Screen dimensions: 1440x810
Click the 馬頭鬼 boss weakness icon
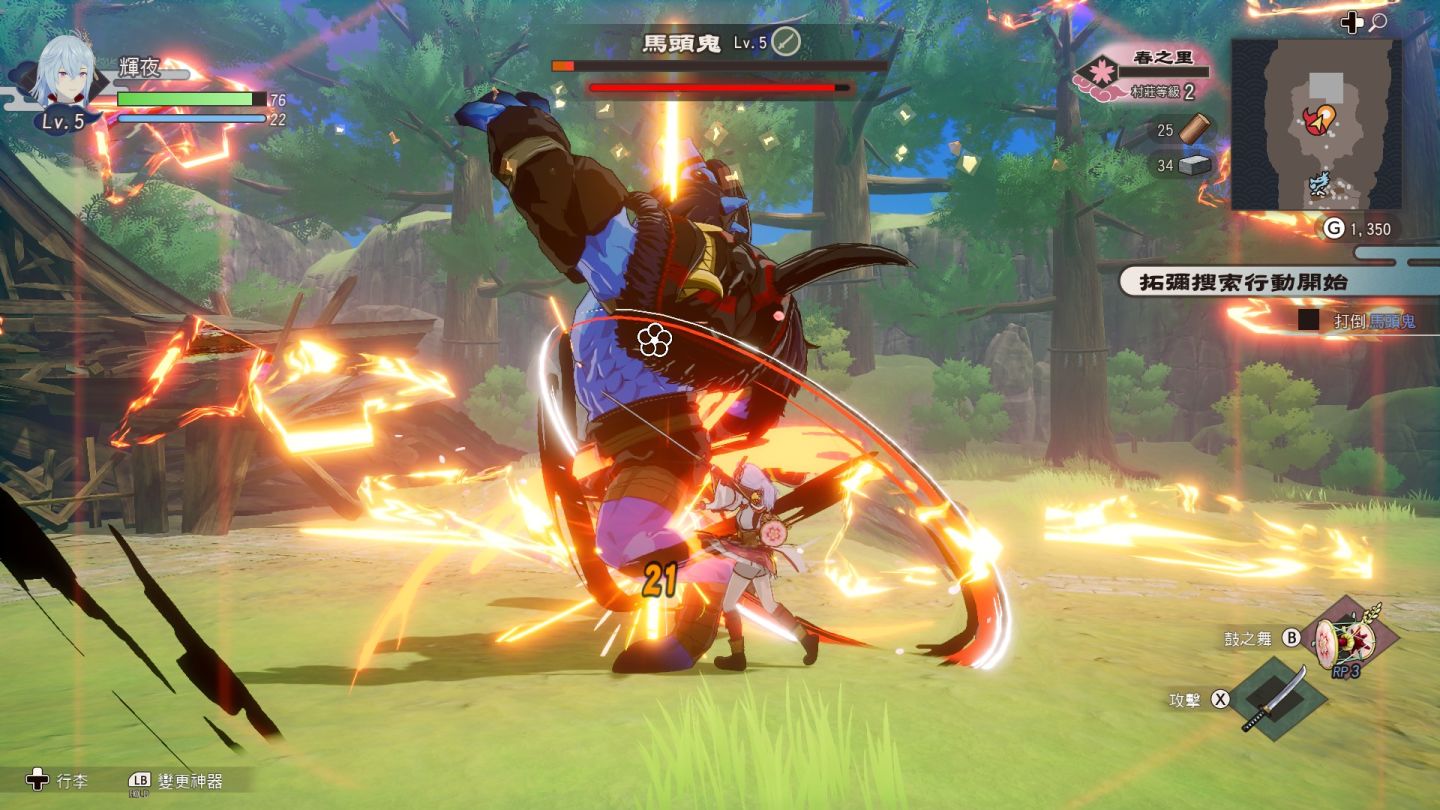tap(787, 42)
